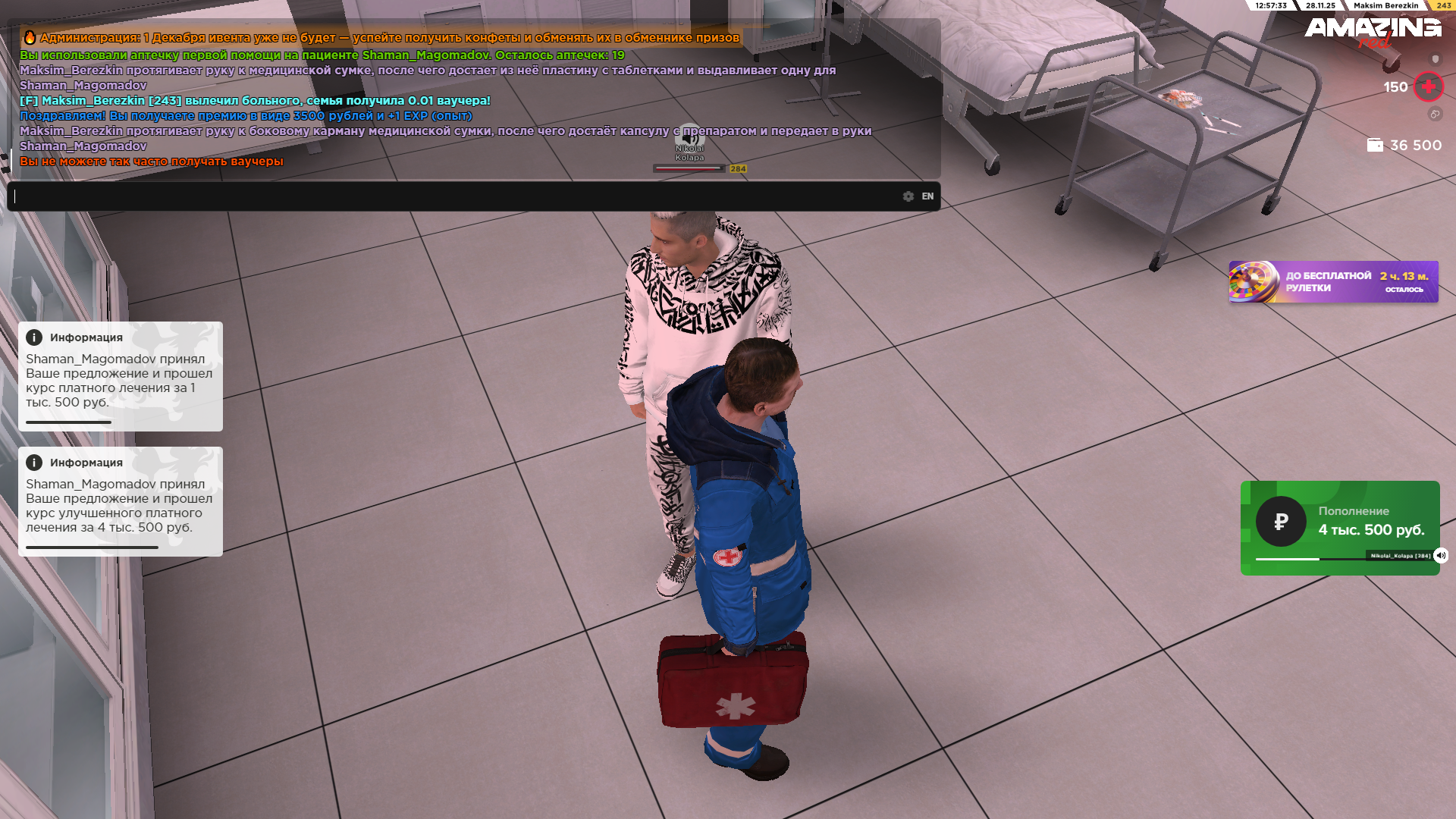Click the AMAZING red server logo
The height and width of the screenshot is (819, 1456).
[1373, 32]
